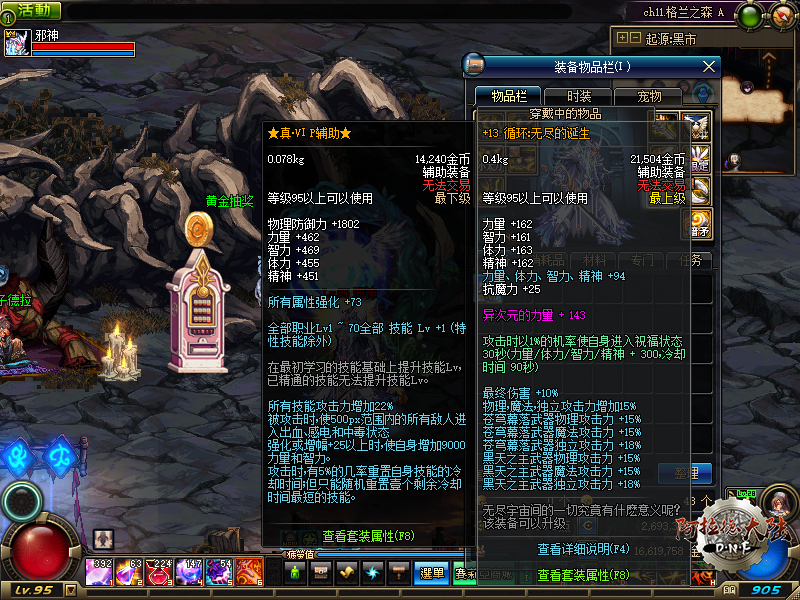Use the quickslot item showing 224
800x600 pixels.
[x=159, y=572]
